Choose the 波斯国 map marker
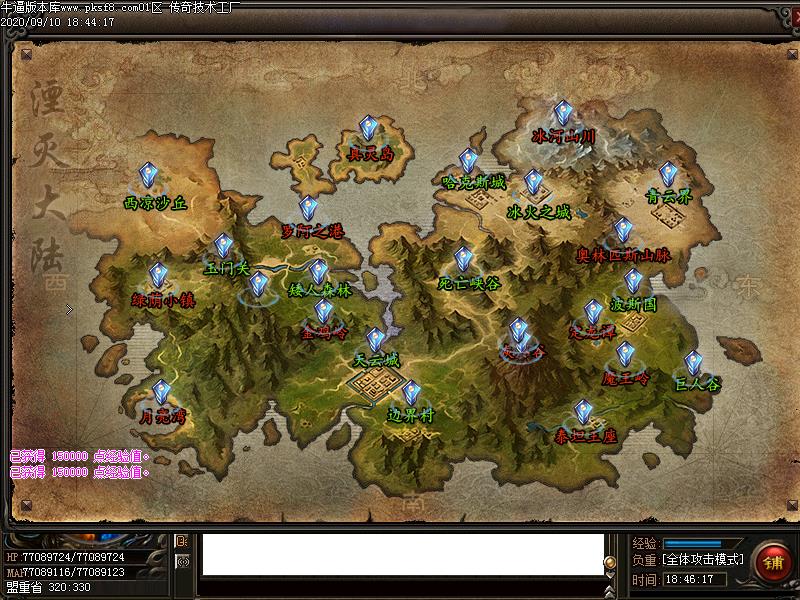The width and height of the screenshot is (800, 600). [633, 281]
